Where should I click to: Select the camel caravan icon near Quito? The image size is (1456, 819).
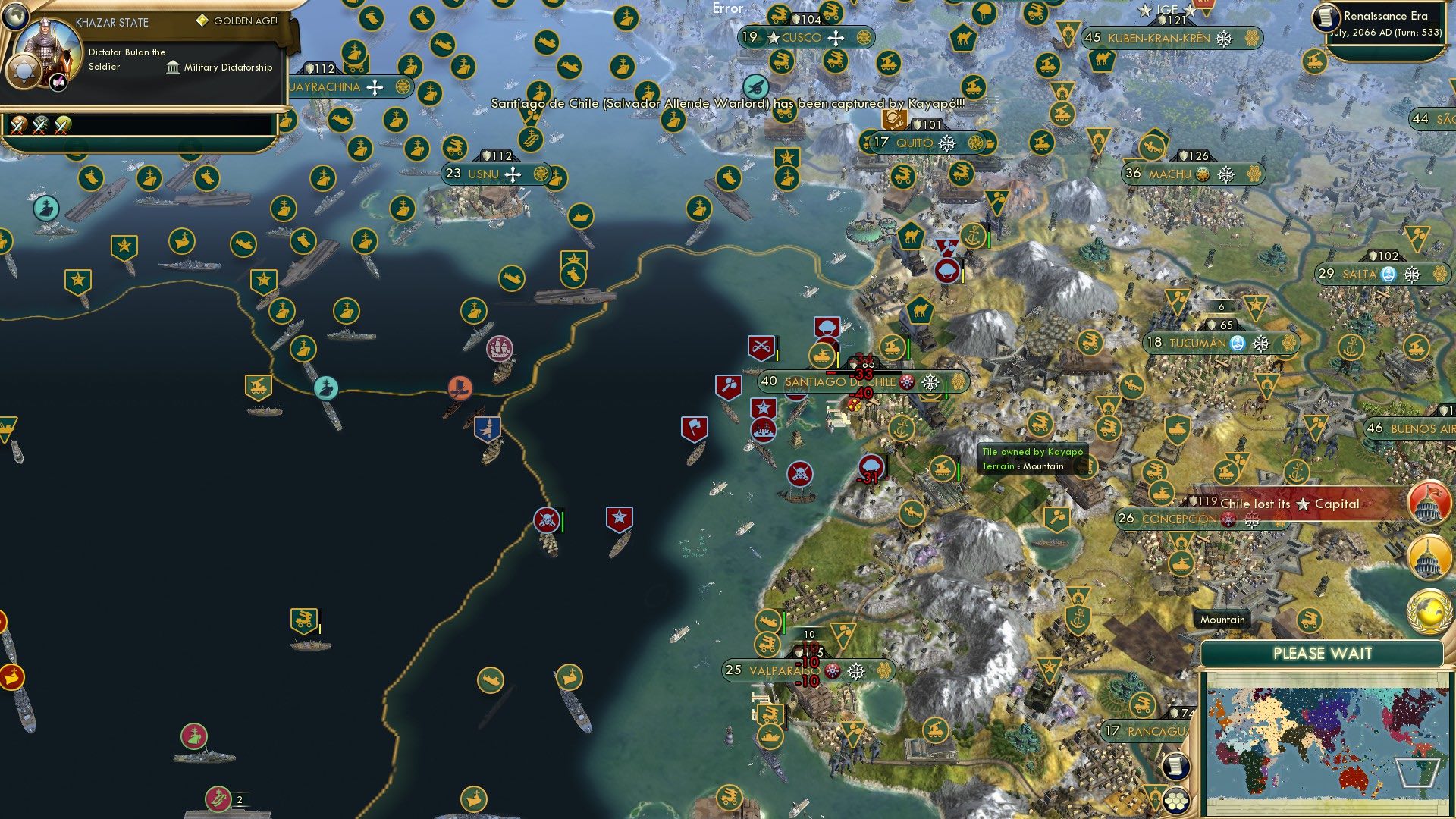point(910,235)
